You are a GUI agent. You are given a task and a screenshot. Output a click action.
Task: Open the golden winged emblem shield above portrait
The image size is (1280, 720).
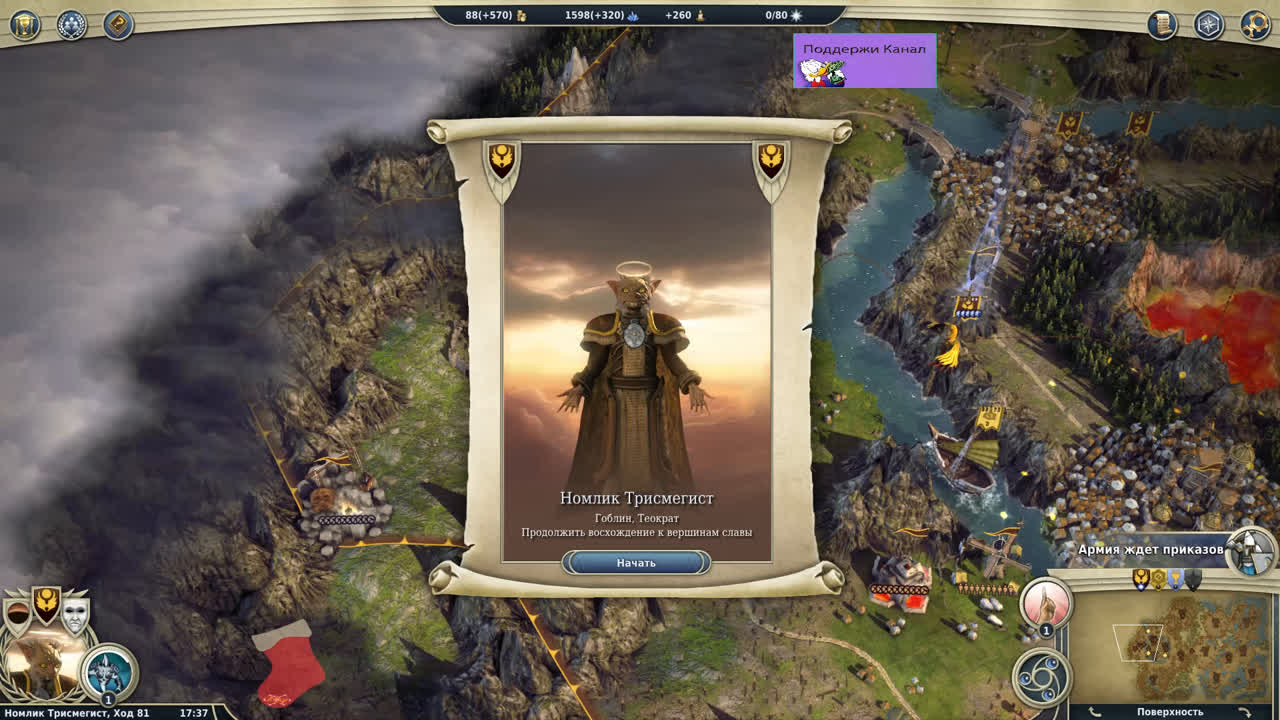point(46,603)
